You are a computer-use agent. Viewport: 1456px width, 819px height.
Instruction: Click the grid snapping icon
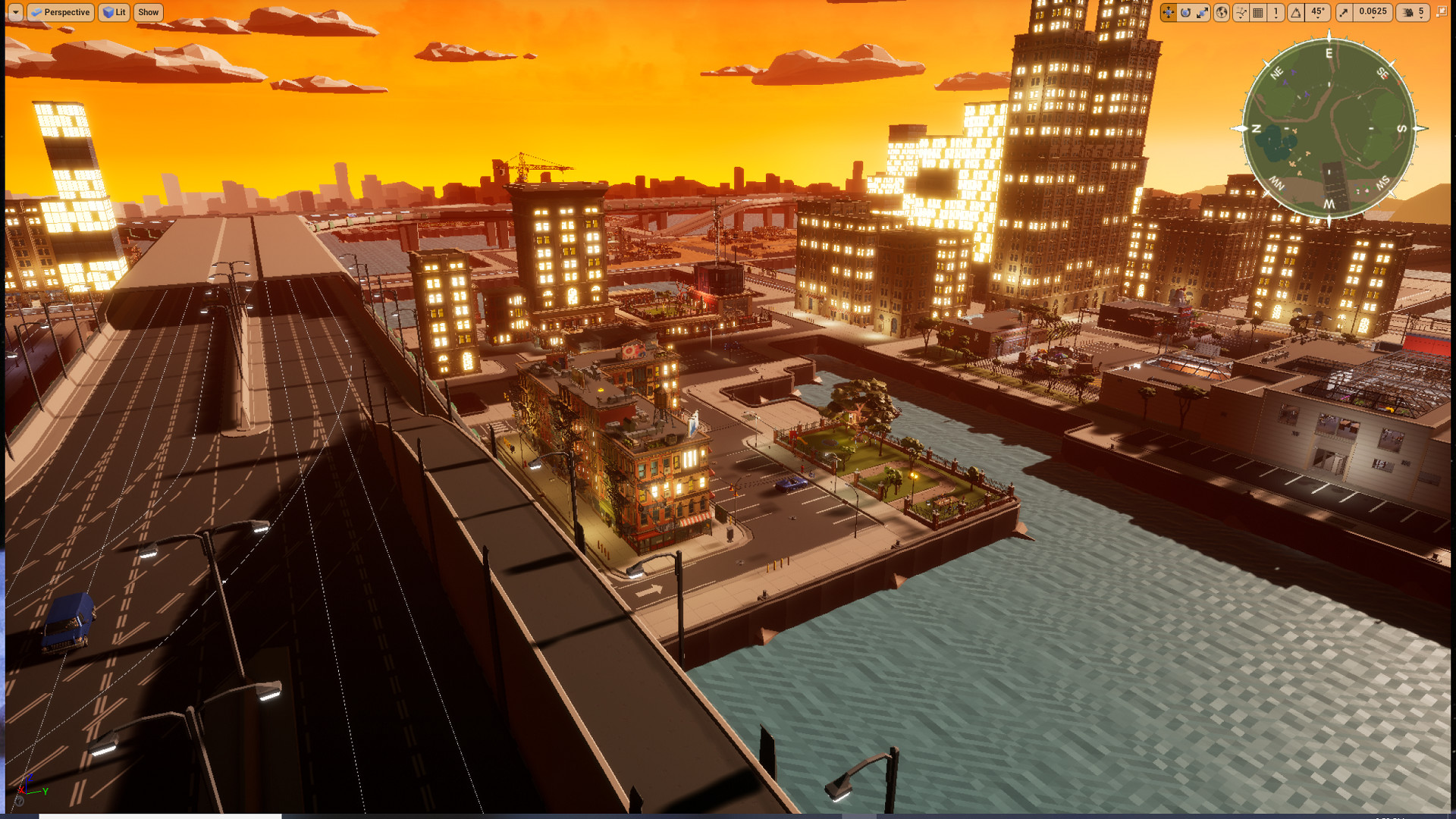(x=1257, y=12)
